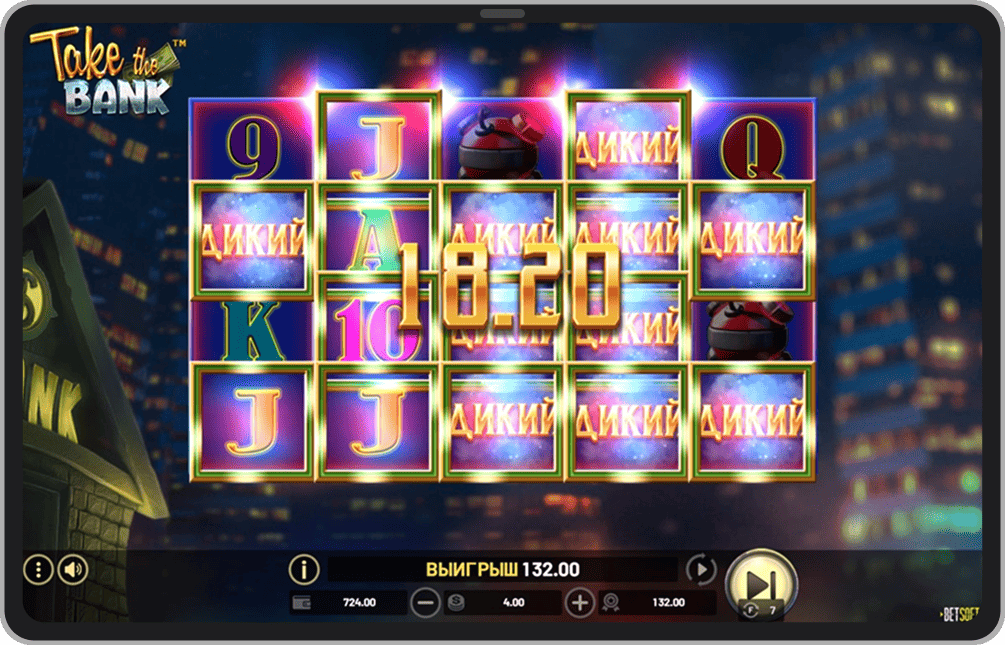Viewport: 1005px width, 645px height.
Task: Click the large gold spin button
Action: (760, 582)
